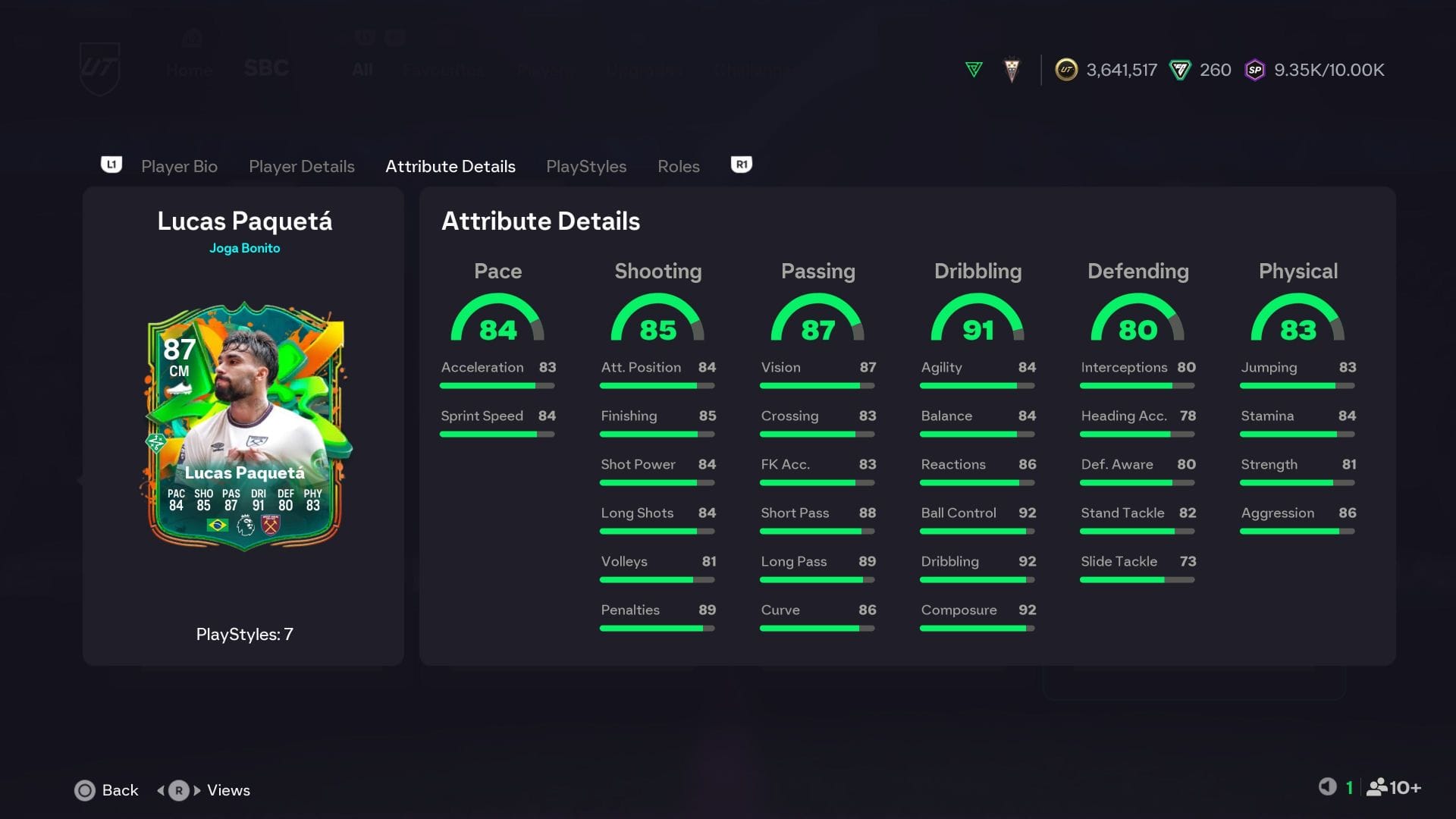Select the Roles tab
Viewport: 1456px width, 819px height.
[678, 166]
